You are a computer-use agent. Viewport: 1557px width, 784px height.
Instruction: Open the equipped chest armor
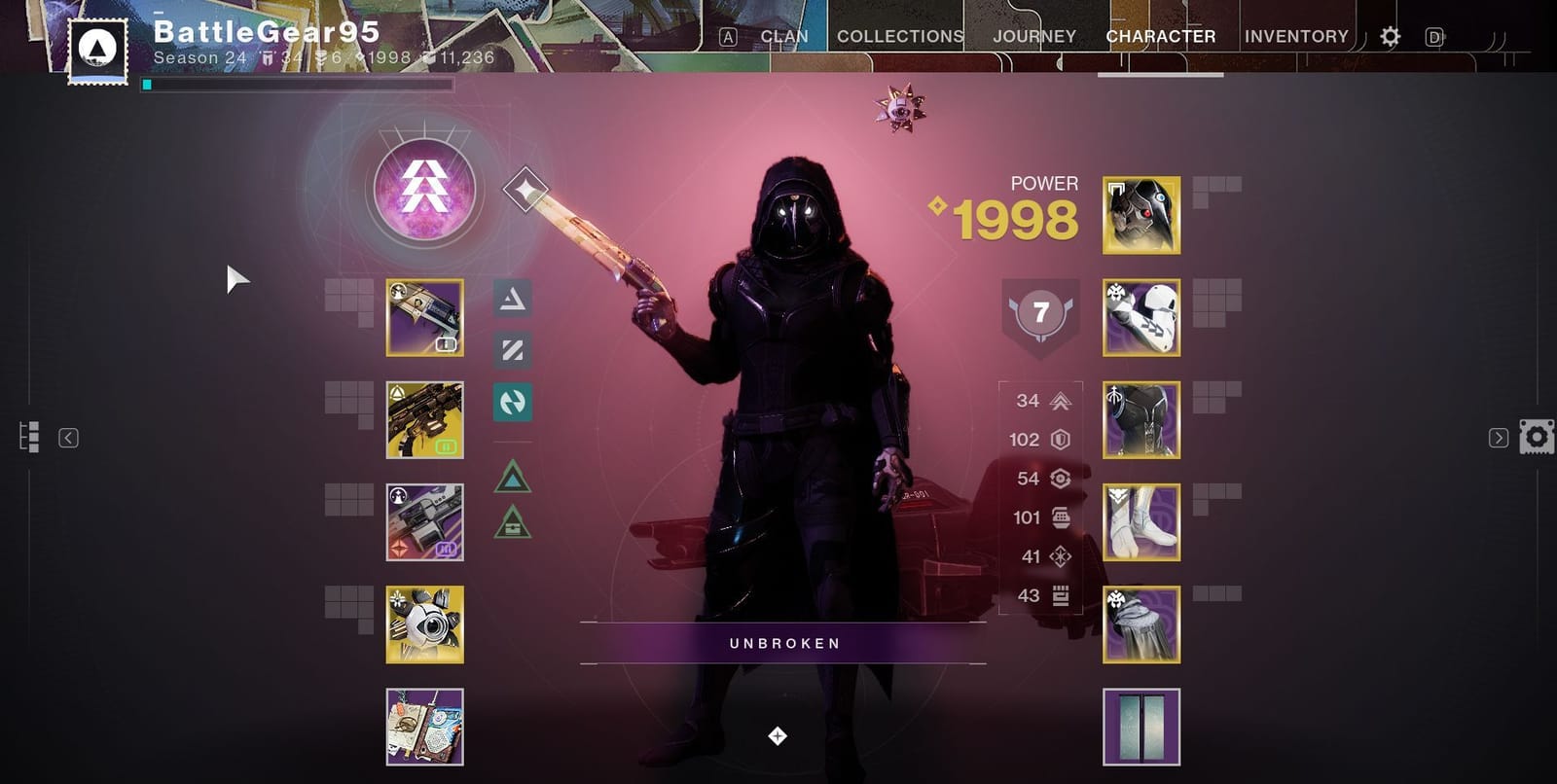pos(1140,421)
